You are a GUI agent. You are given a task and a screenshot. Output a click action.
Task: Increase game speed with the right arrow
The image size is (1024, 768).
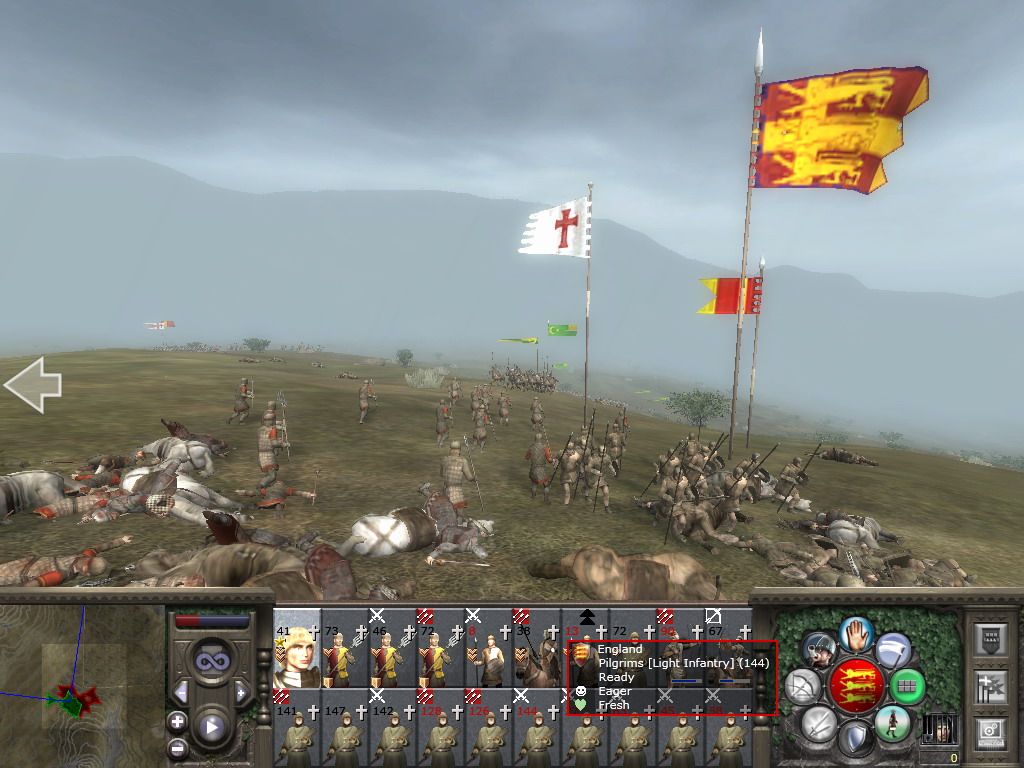click(x=241, y=692)
